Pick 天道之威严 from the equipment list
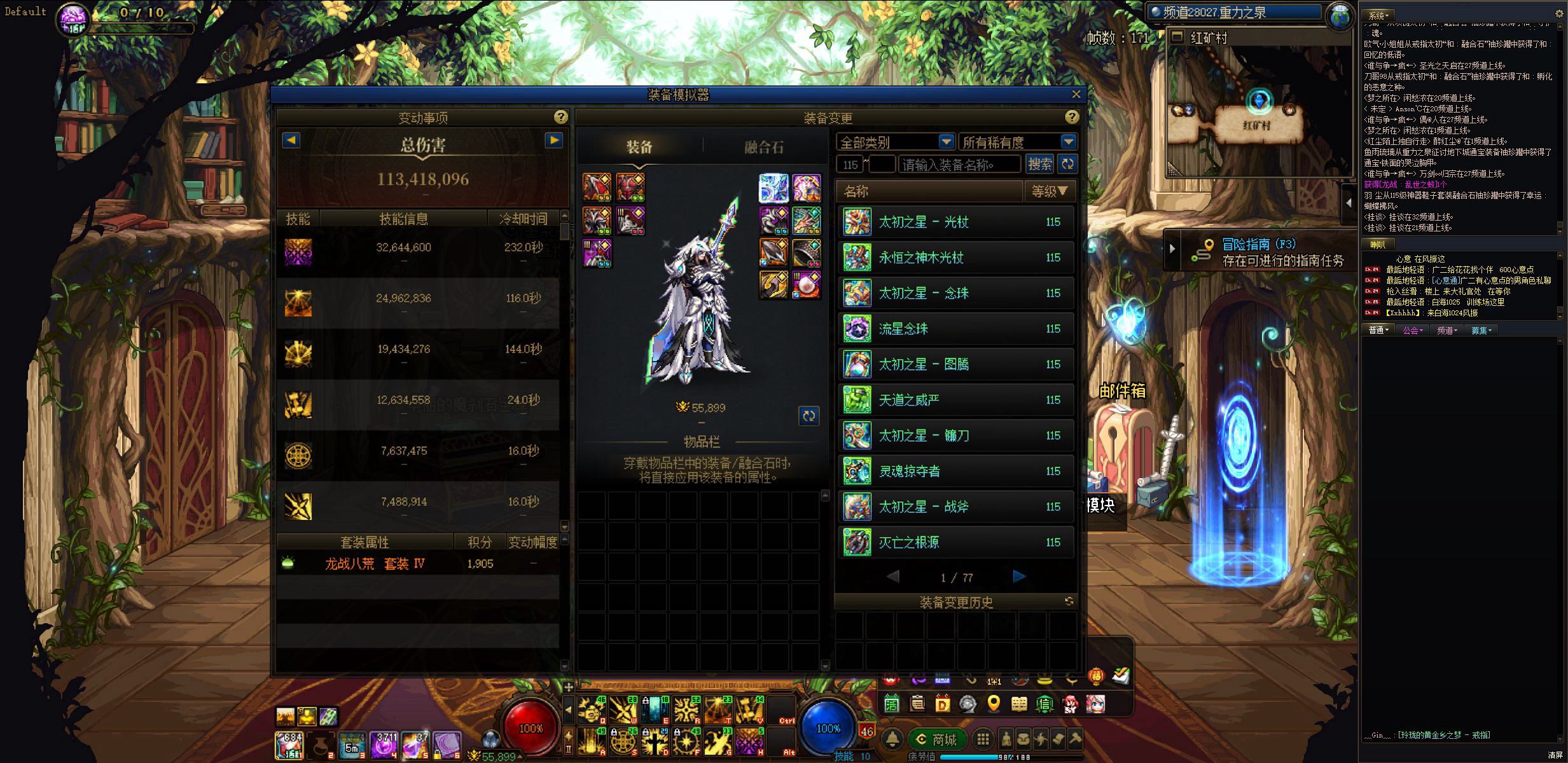The image size is (1568, 763). 957,400
